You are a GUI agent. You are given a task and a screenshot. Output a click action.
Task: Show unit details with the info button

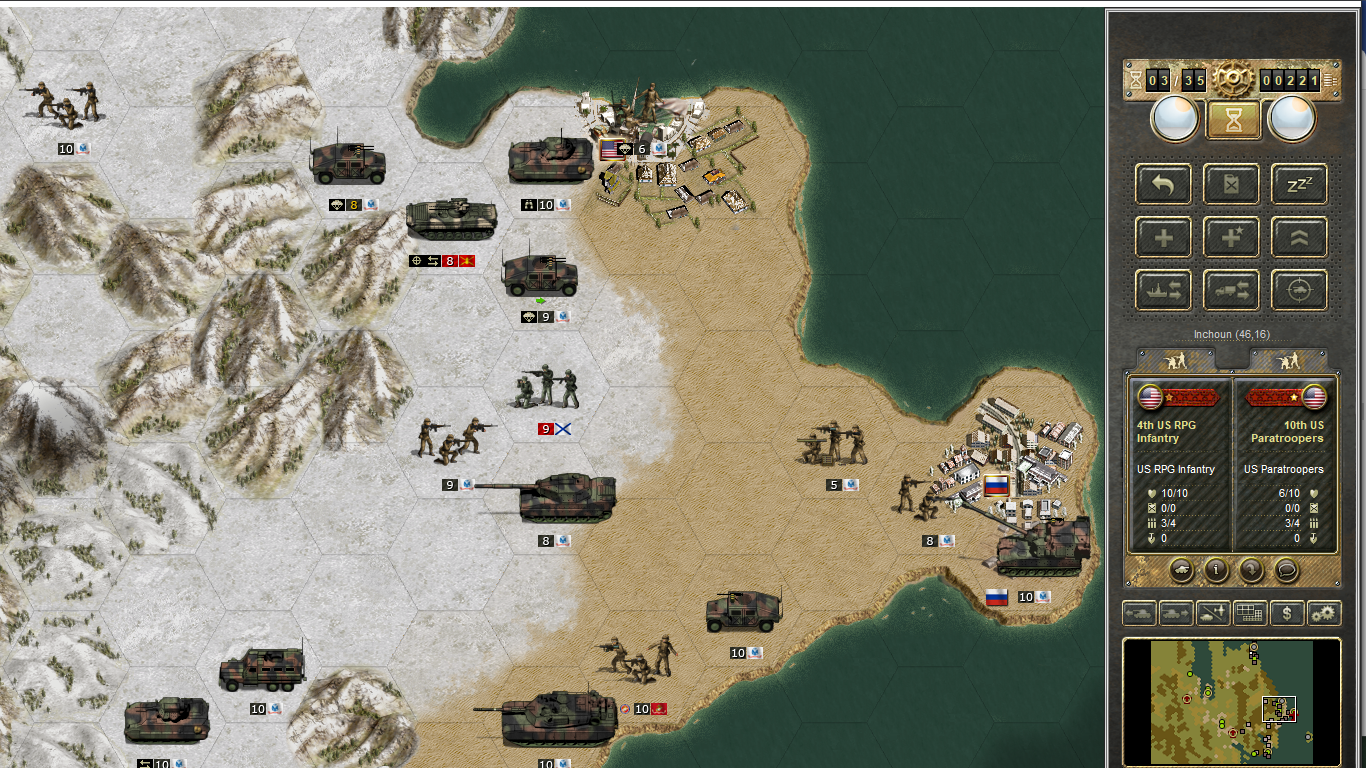(1216, 570)
